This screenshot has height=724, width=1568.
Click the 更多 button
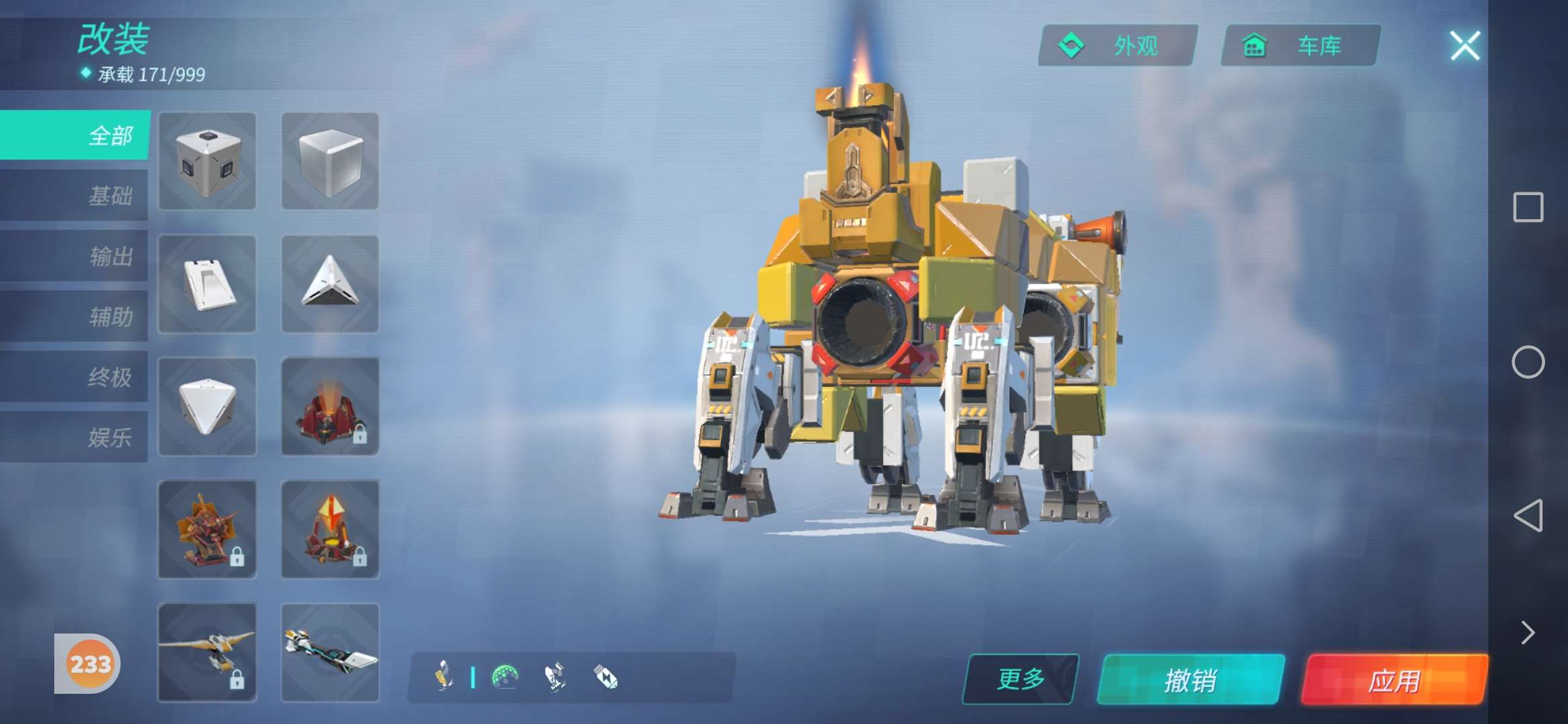[x=1021, y=679]
